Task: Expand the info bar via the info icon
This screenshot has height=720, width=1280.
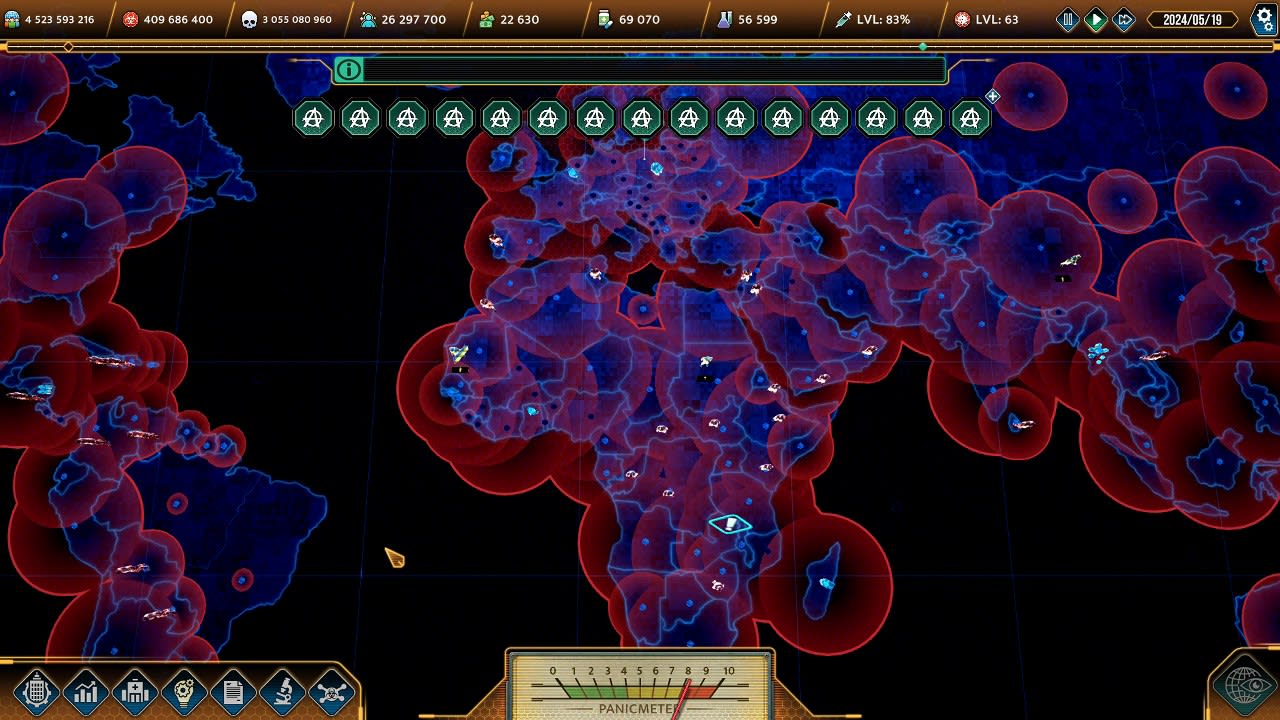Action: coord(349,70)
